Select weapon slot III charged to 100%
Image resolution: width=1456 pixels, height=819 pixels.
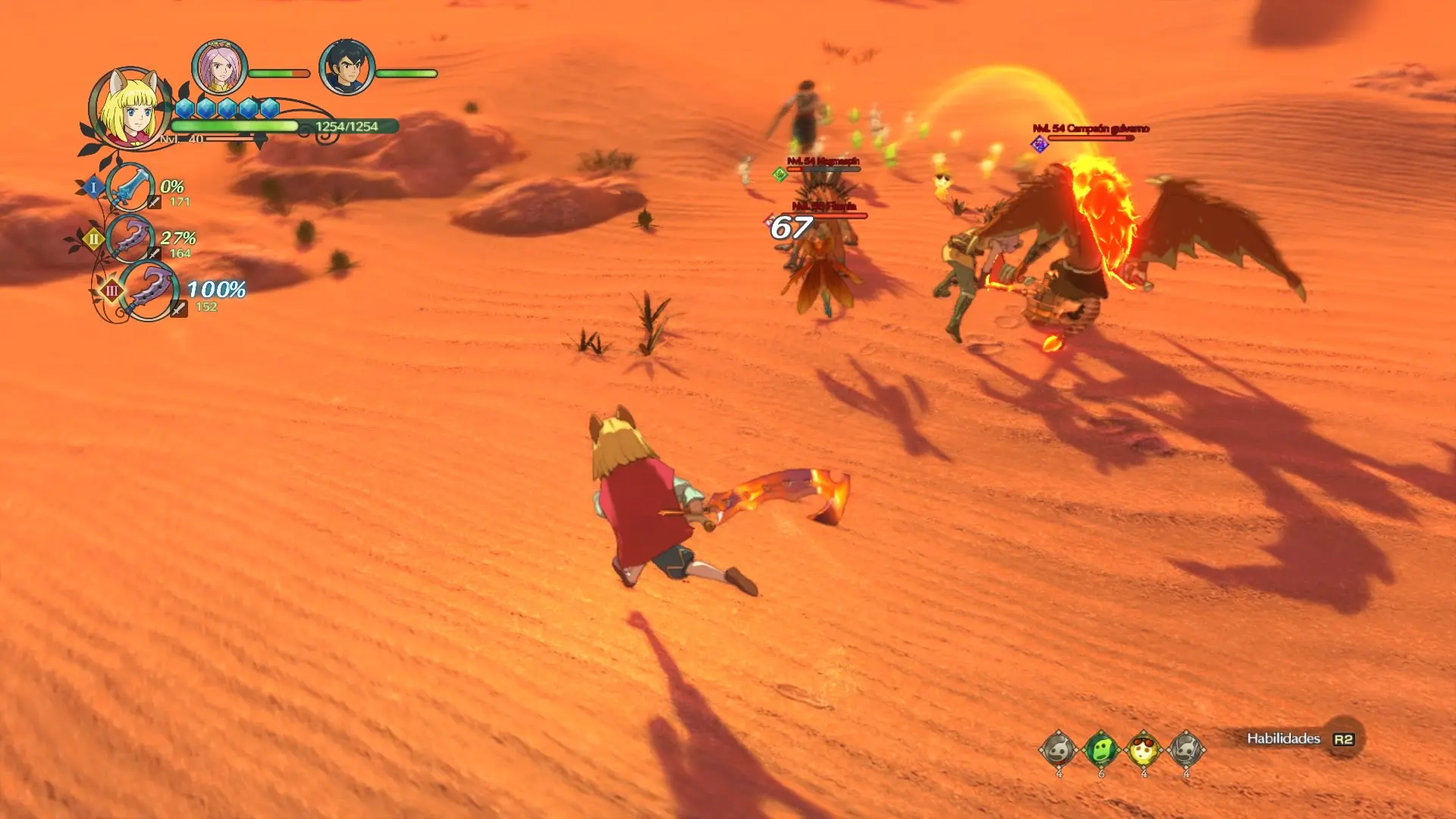click(x=148, y=290)
